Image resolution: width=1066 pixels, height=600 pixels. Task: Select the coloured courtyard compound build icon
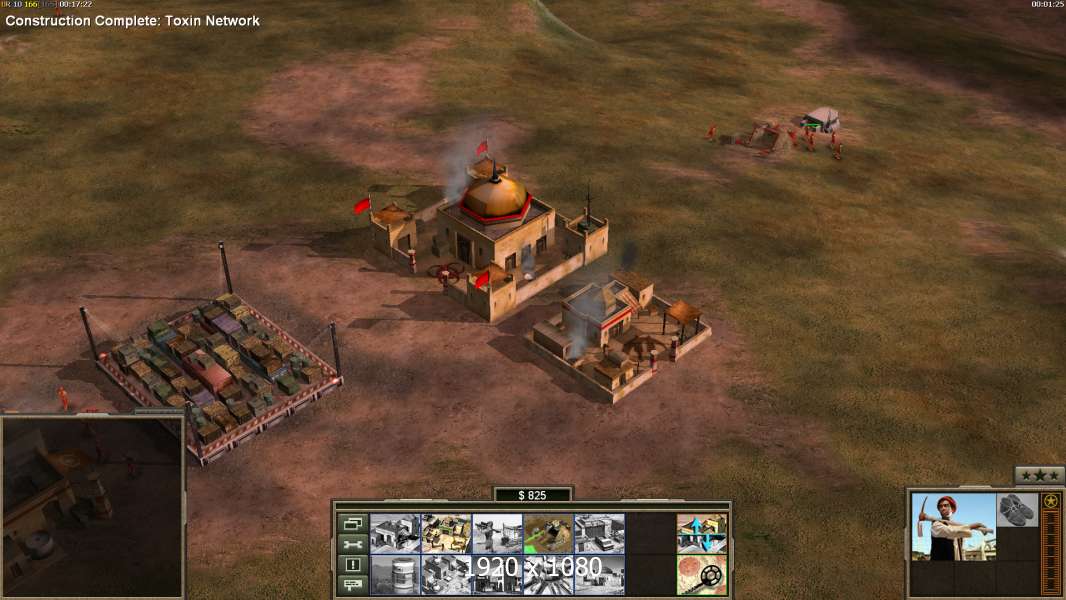446,533
